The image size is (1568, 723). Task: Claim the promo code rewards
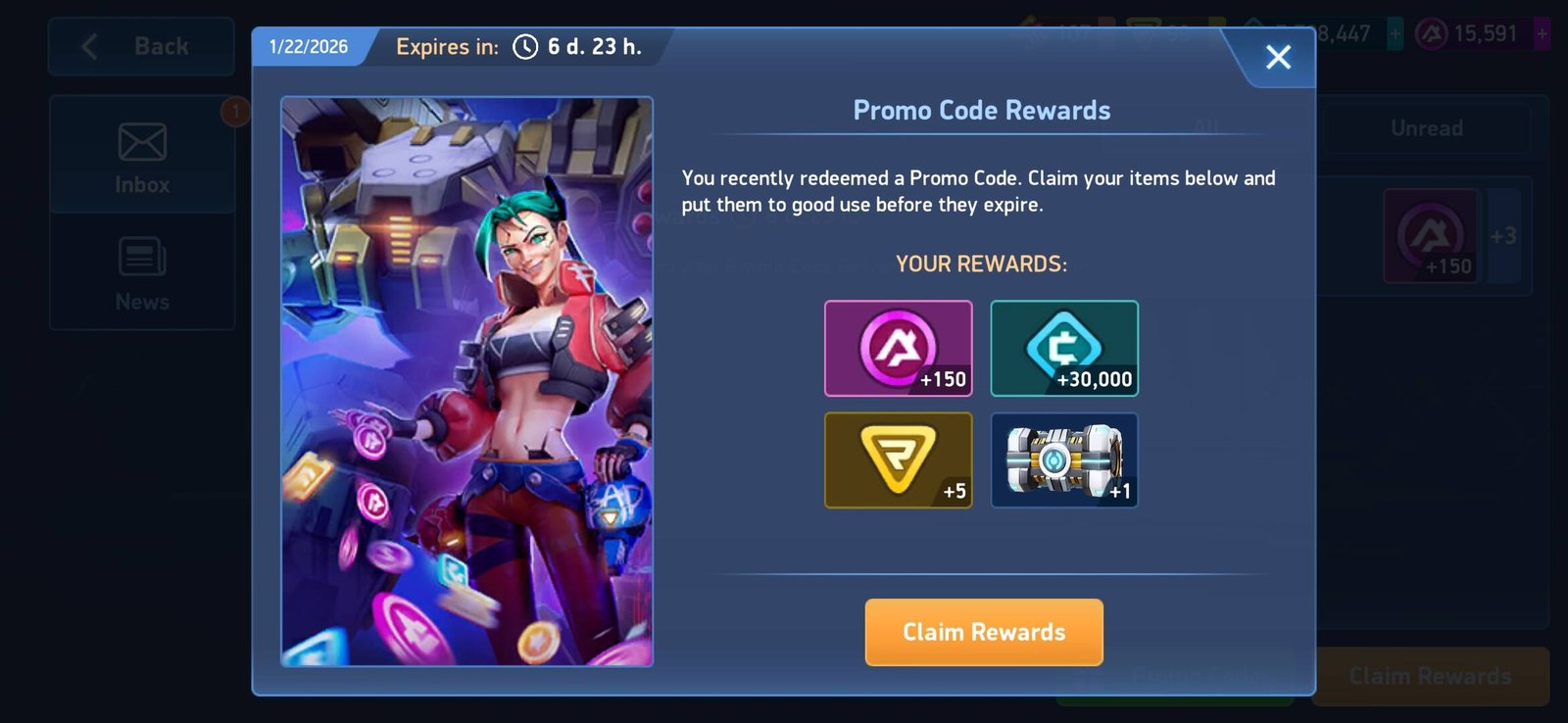coord(983,632)
